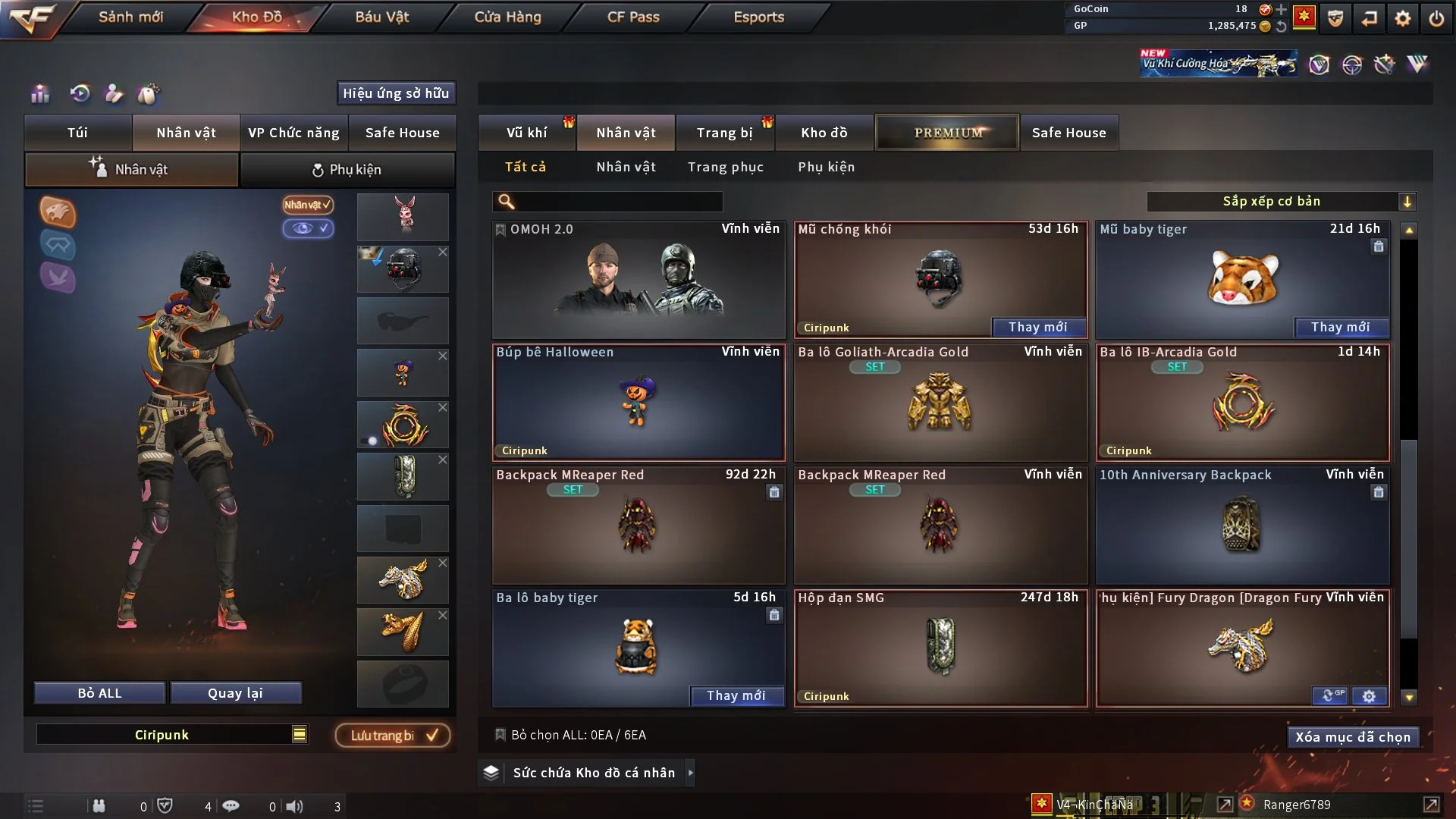The height and width of the screenshot is (819, 1456).
Task: Go to the Sảnh mới lobby
Action: tap(130, 17)
